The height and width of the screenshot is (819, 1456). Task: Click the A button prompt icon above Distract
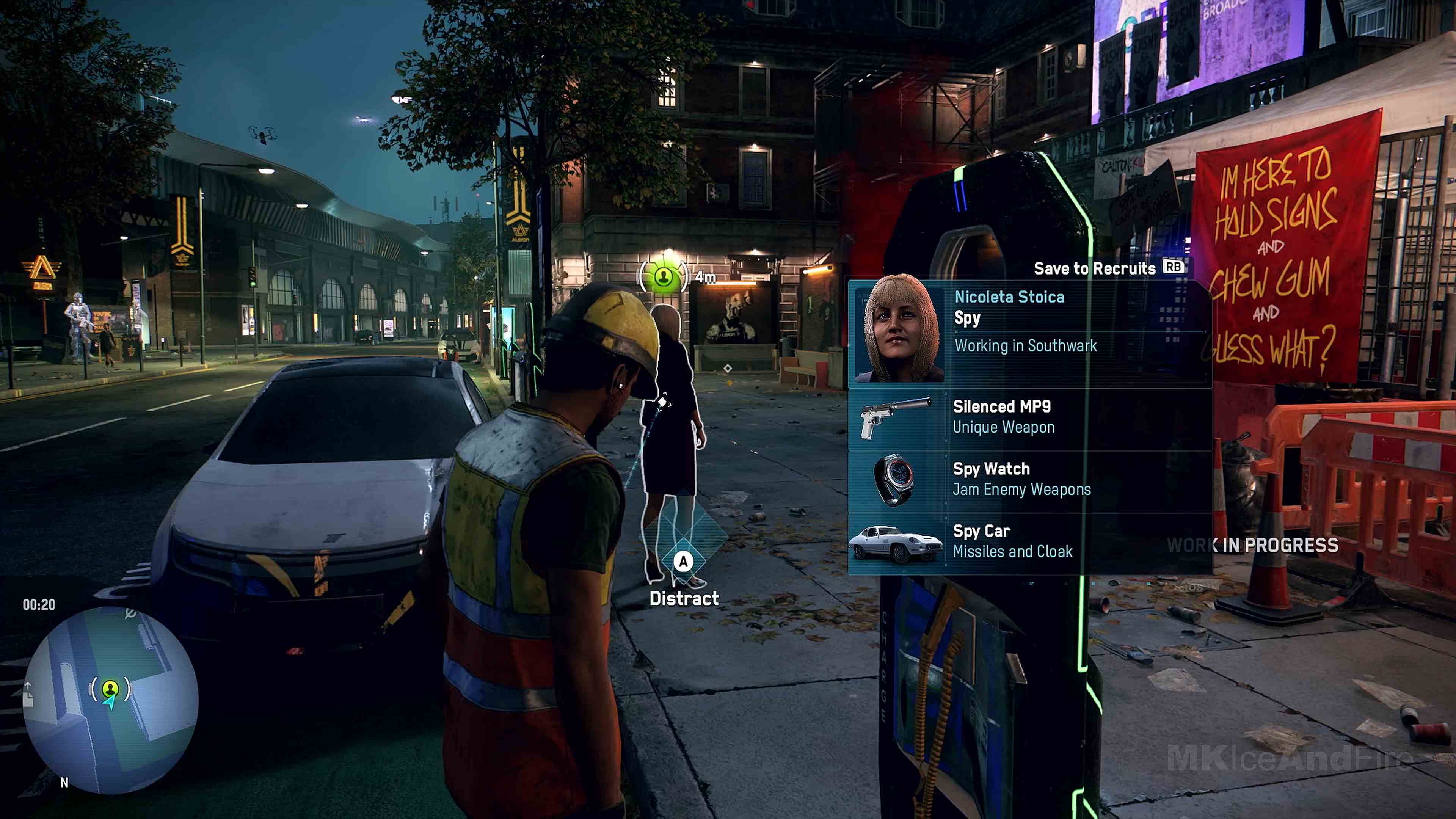684,562
